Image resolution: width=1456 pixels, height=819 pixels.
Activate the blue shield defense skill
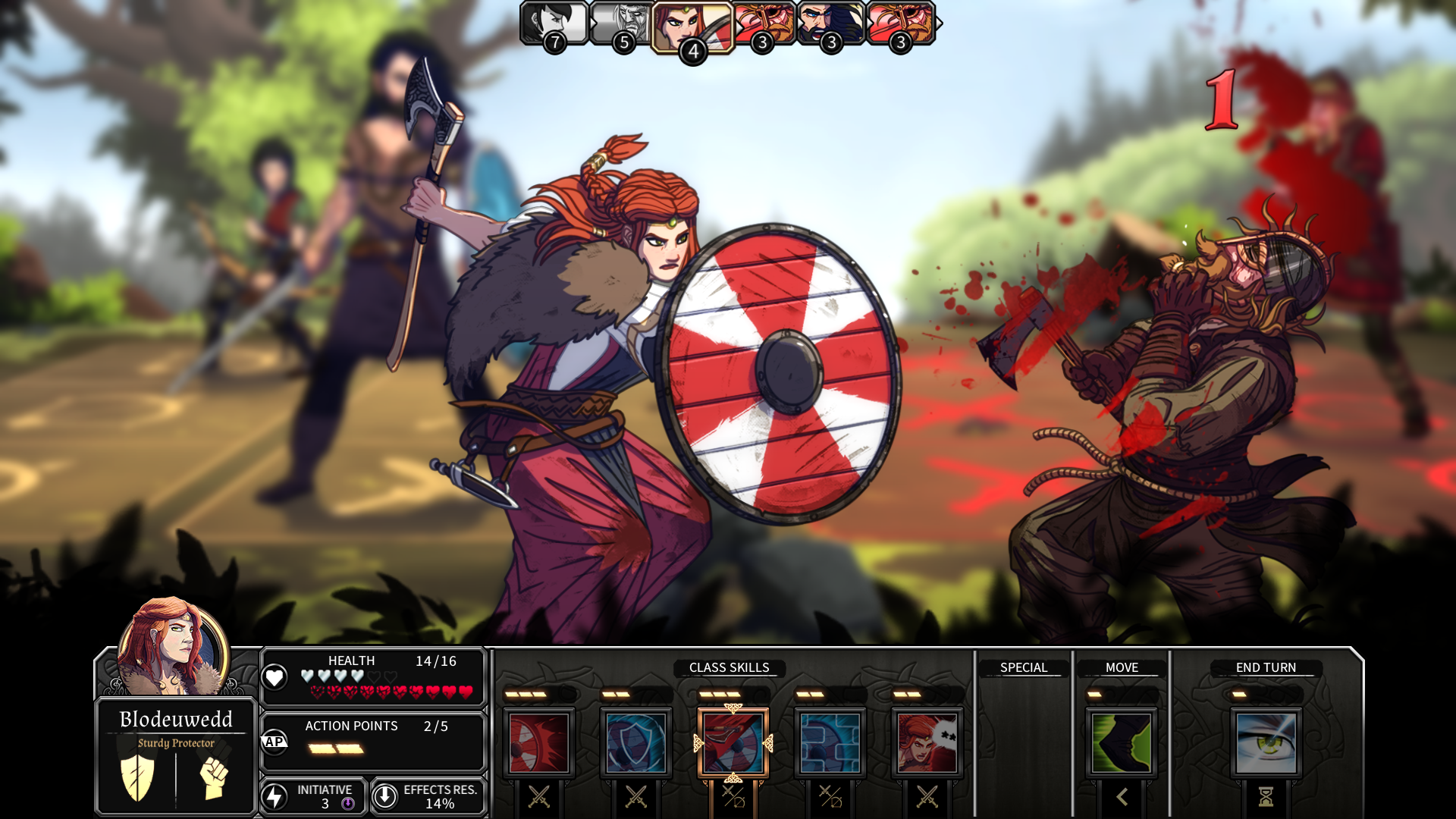[636, 743]
